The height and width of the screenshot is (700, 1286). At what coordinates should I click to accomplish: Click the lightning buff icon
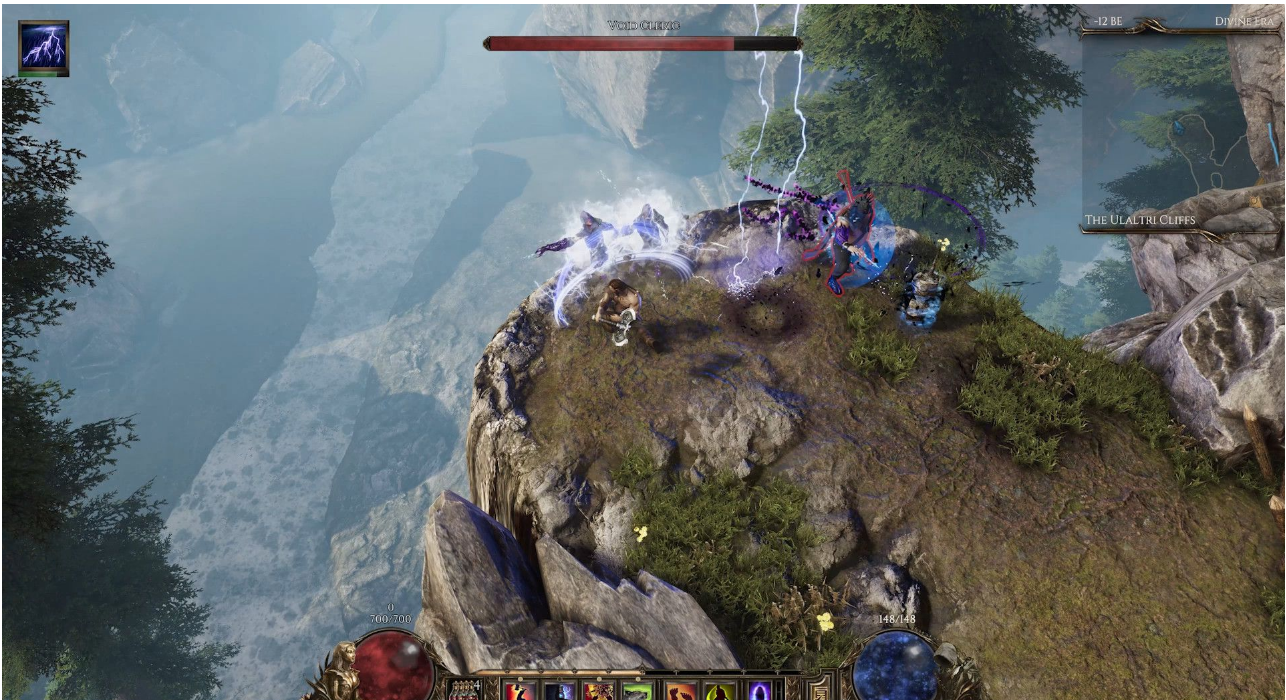pos(44,46)
